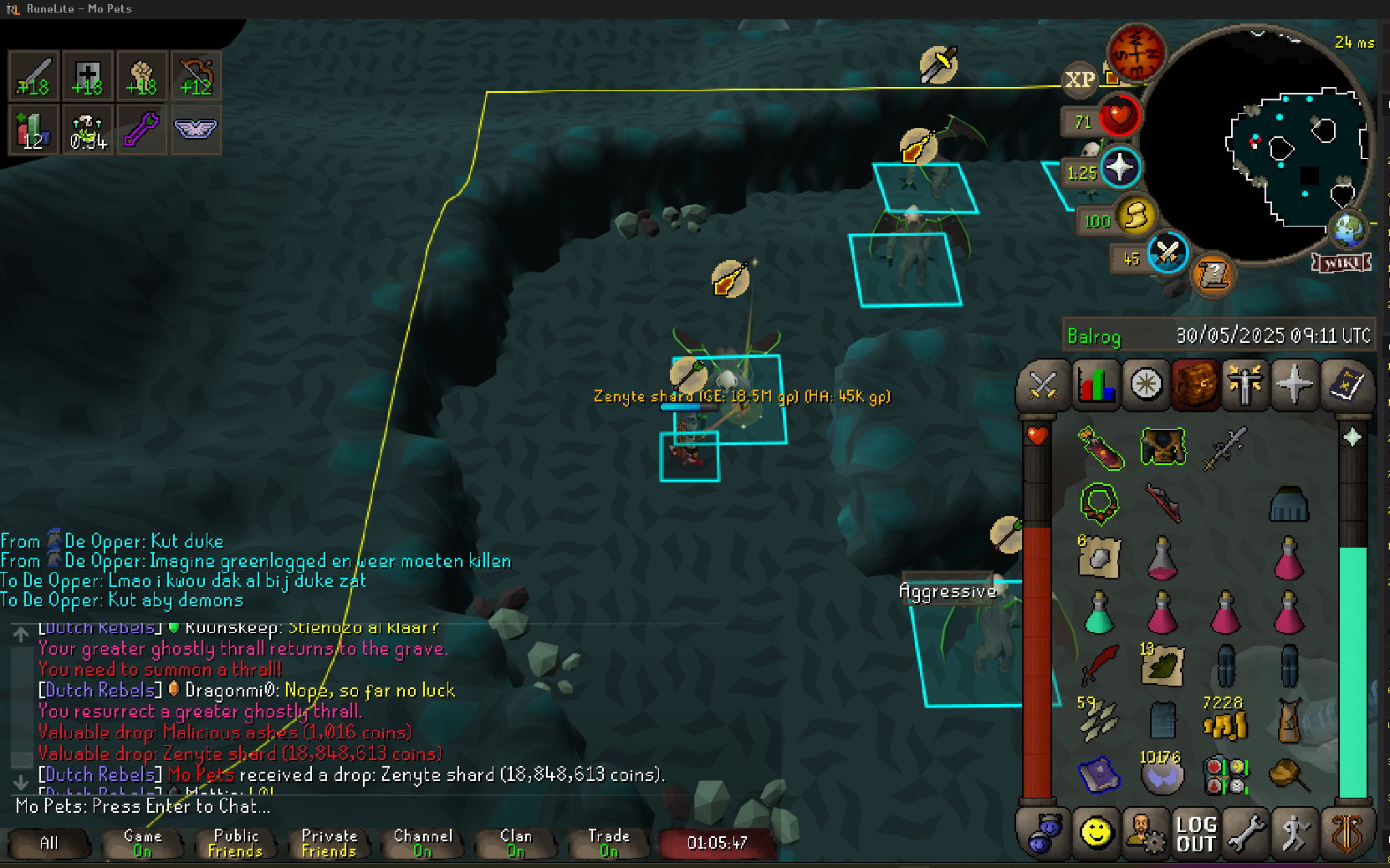This screenshot has width=1390, height=868.
Task: Switch to the Skills tab
Action: 1096,385
